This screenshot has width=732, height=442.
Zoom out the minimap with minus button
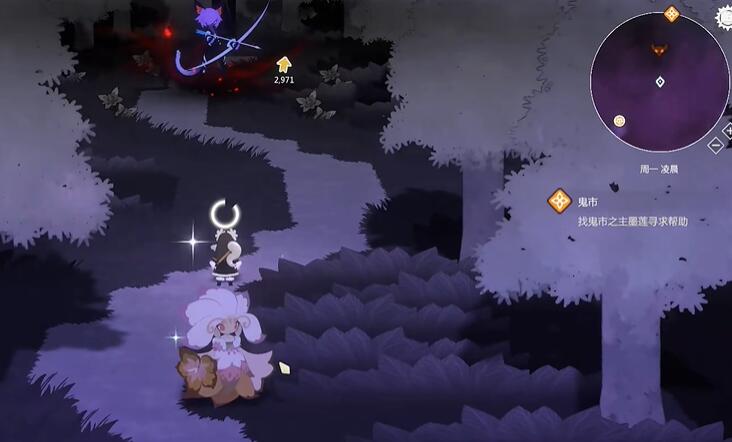point(716,144)
